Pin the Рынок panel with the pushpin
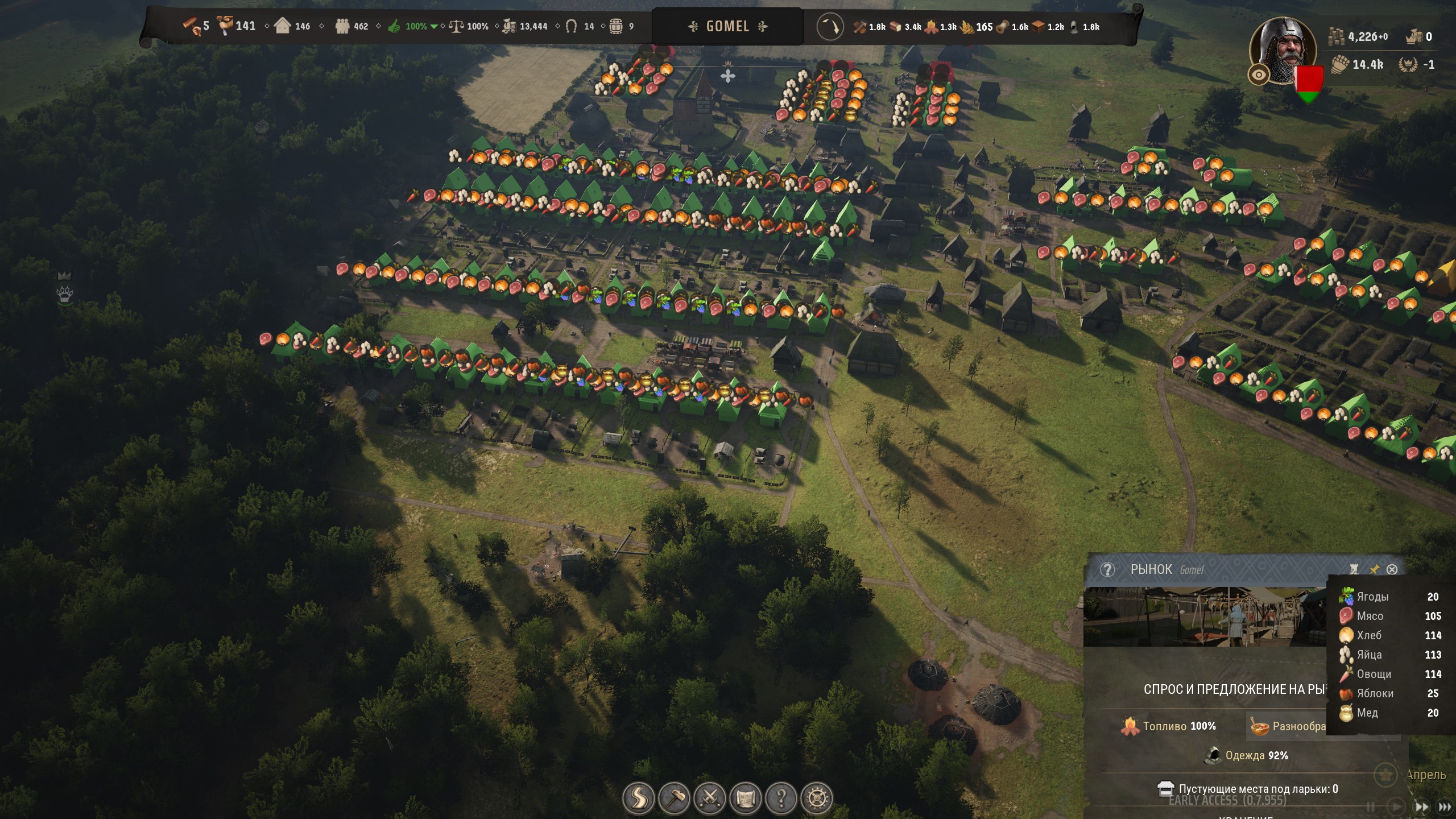This screenshot has width=1456, height=819. tap(1374, 569)
